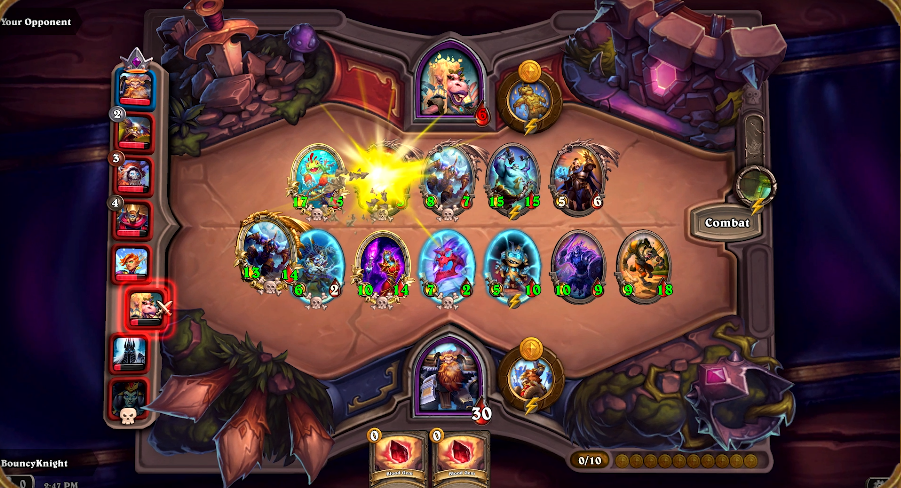Select your 10/14 minion on the board
Screen dimensions: 901x488
(x=383, y=265)
